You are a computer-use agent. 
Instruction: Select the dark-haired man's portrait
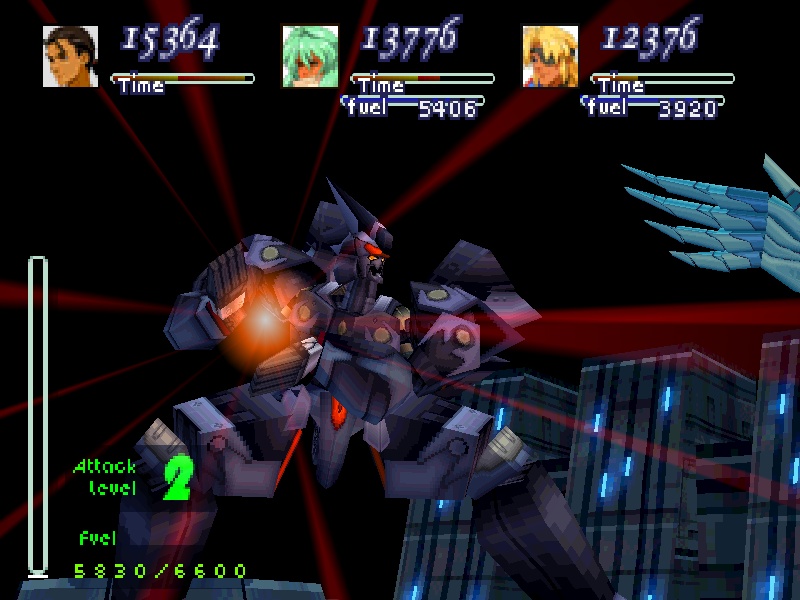pyautogui.click(x=70, y=56)
